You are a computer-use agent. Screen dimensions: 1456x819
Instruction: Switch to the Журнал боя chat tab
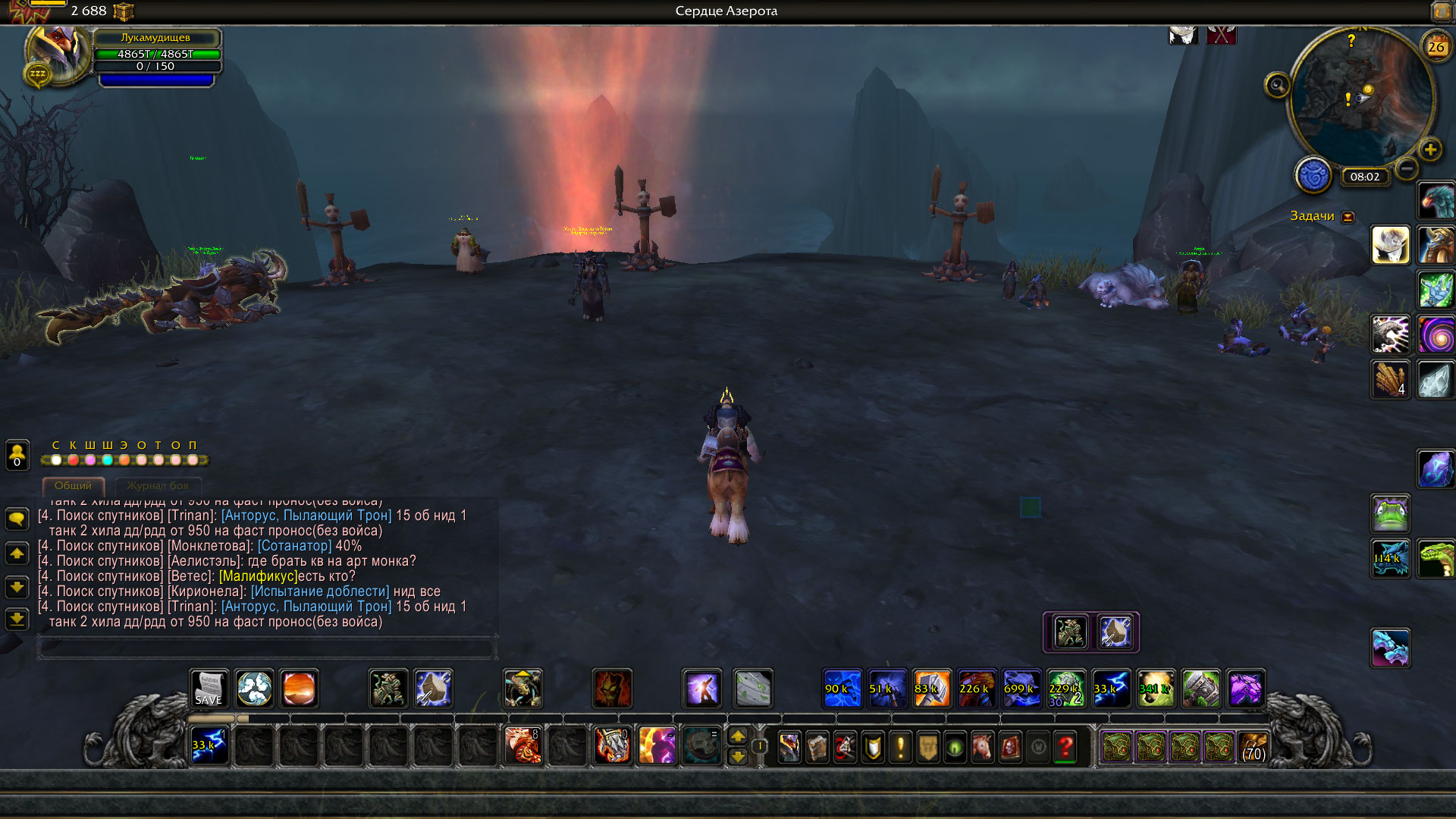coord(158,485)
